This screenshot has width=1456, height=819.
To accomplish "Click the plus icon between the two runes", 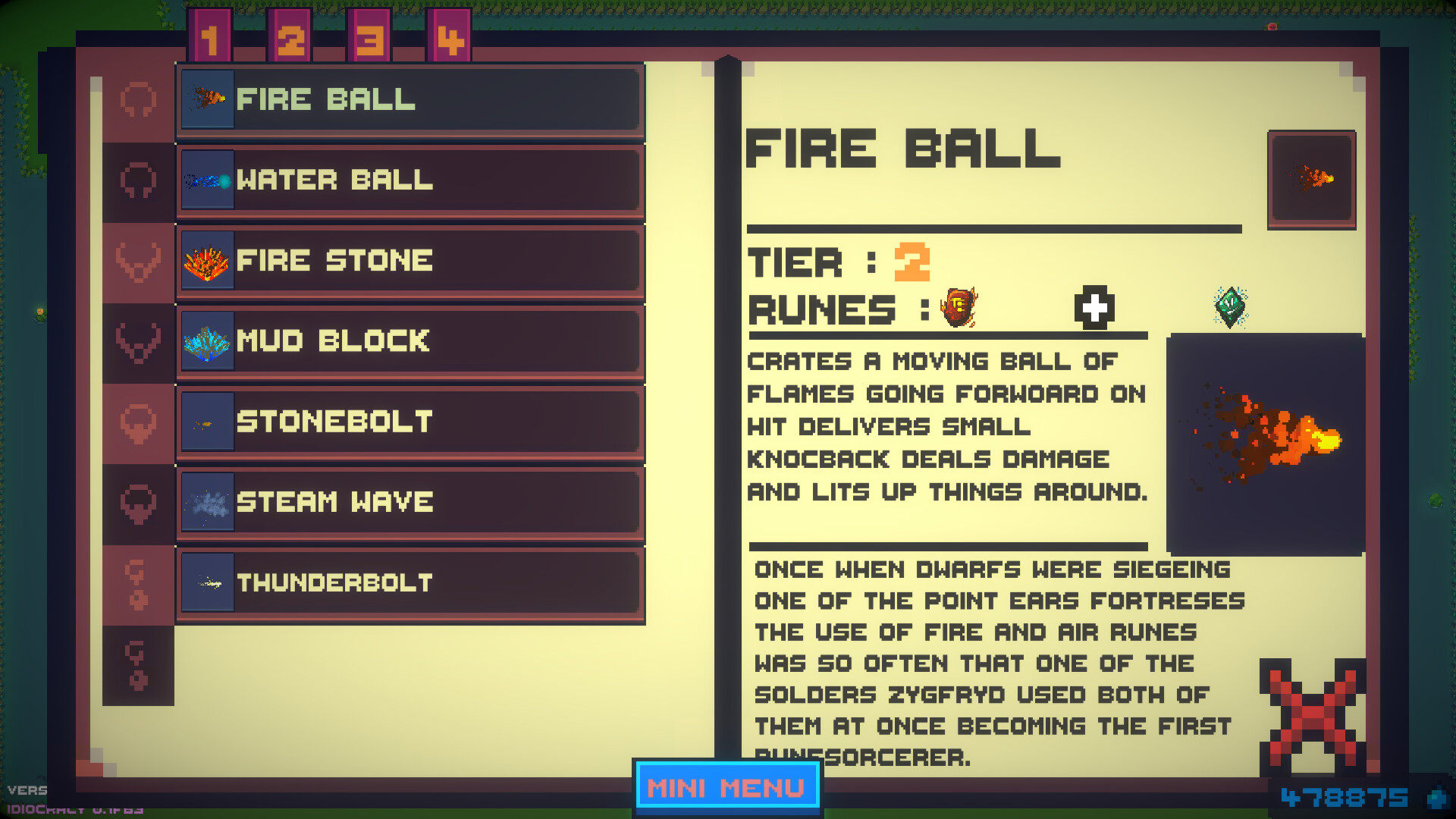I will tap(1092, 307).
